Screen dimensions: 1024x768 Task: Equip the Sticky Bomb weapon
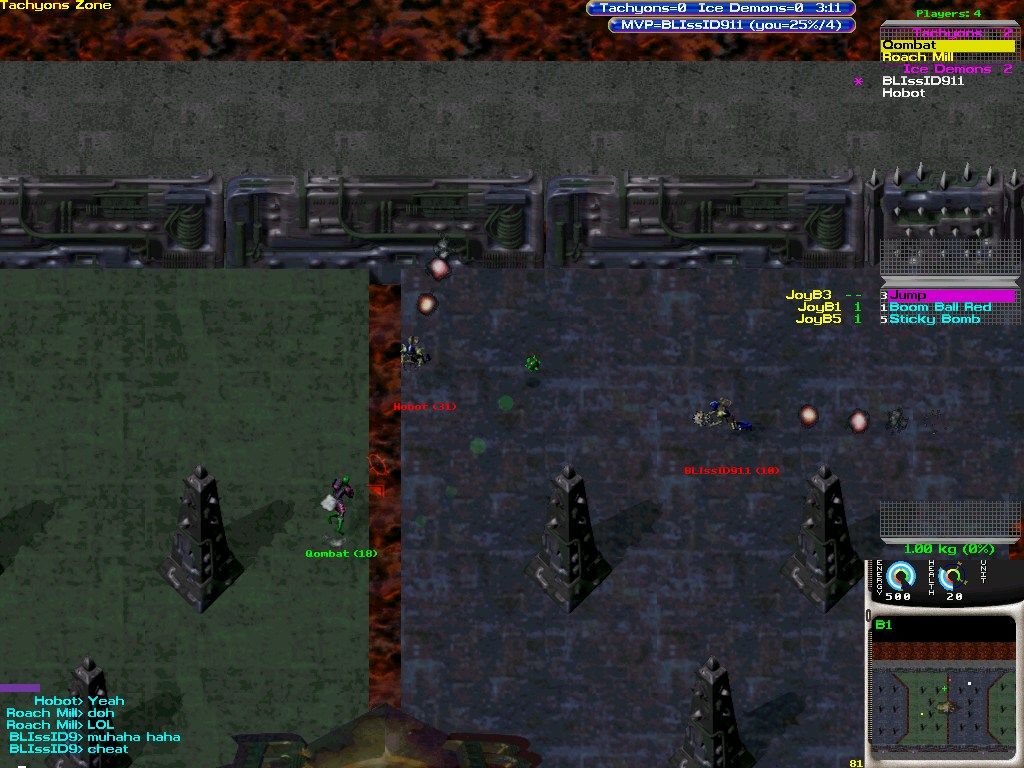pos(934,319)
